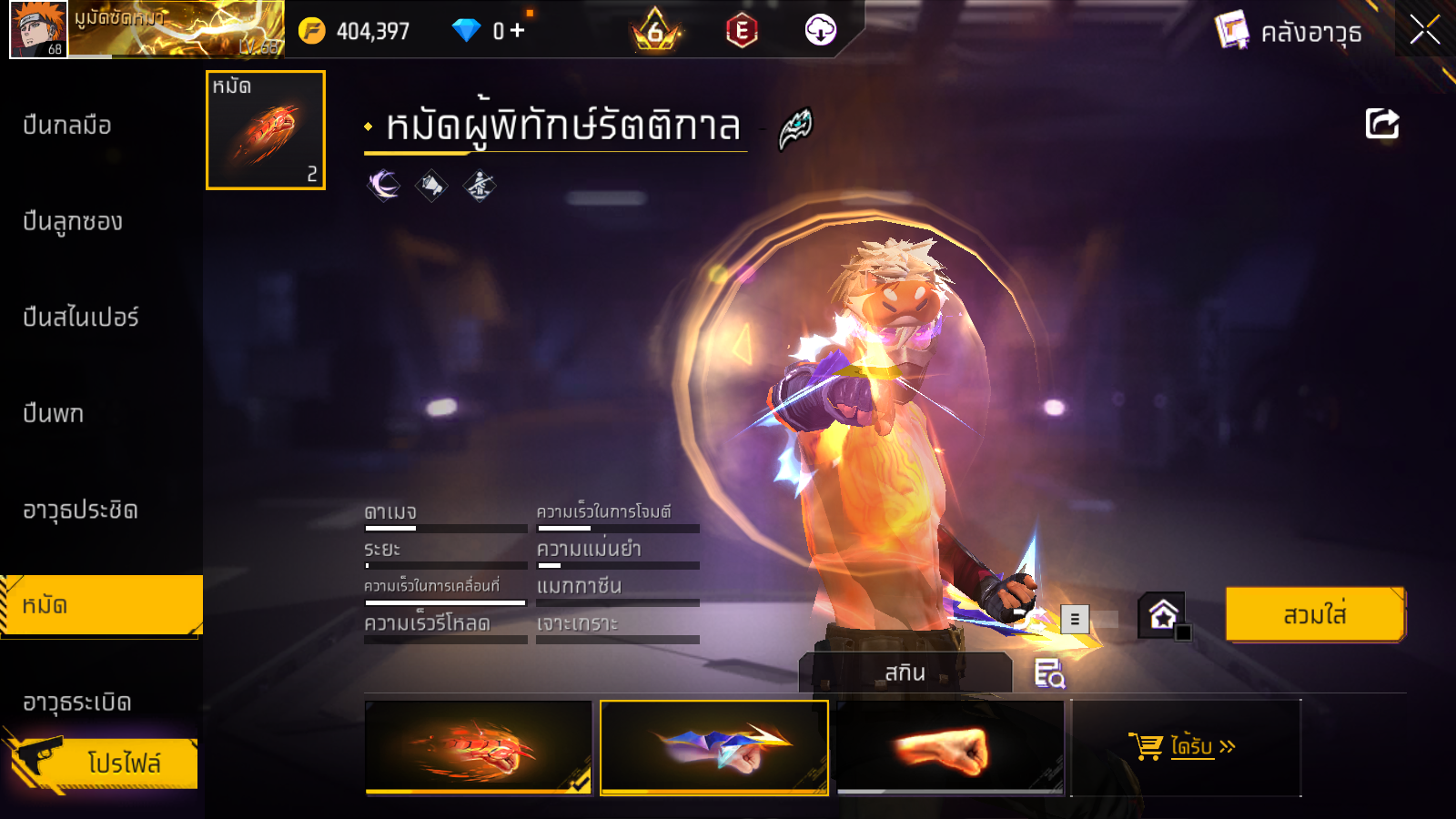This screenshot has height=819, width=1456.
Task: Switch to the ปืนกลมือ category
Action: click(x=67, y=126)
